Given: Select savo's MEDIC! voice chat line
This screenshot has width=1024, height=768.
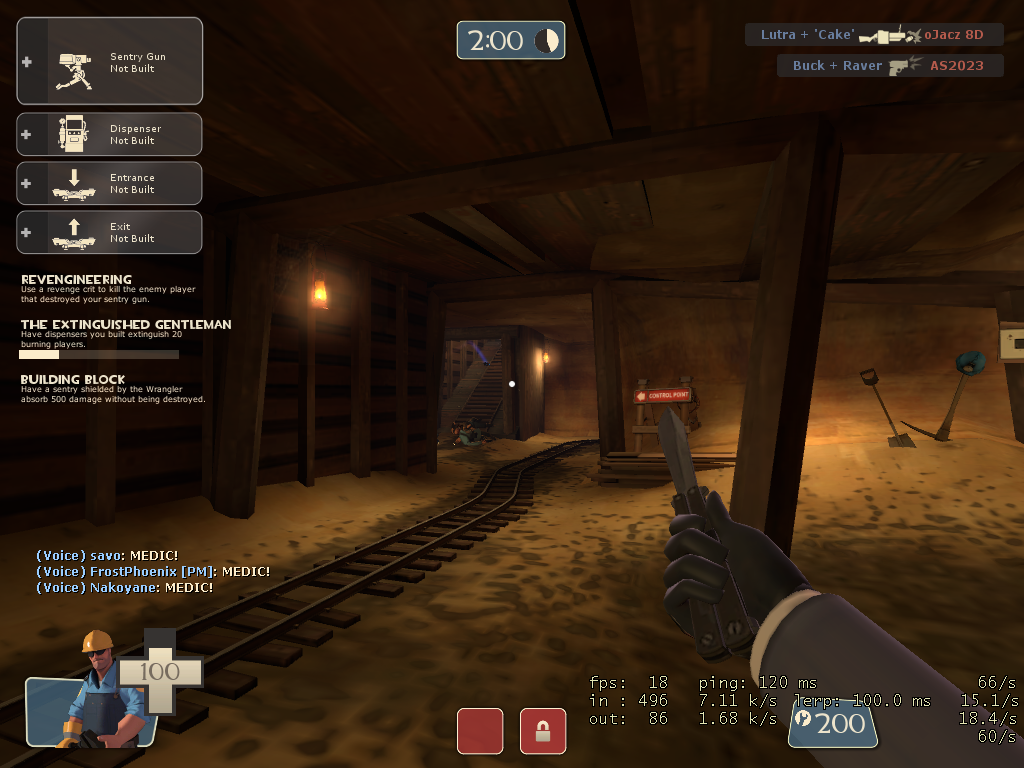Looking at the screenshot, I should [107, 555].
